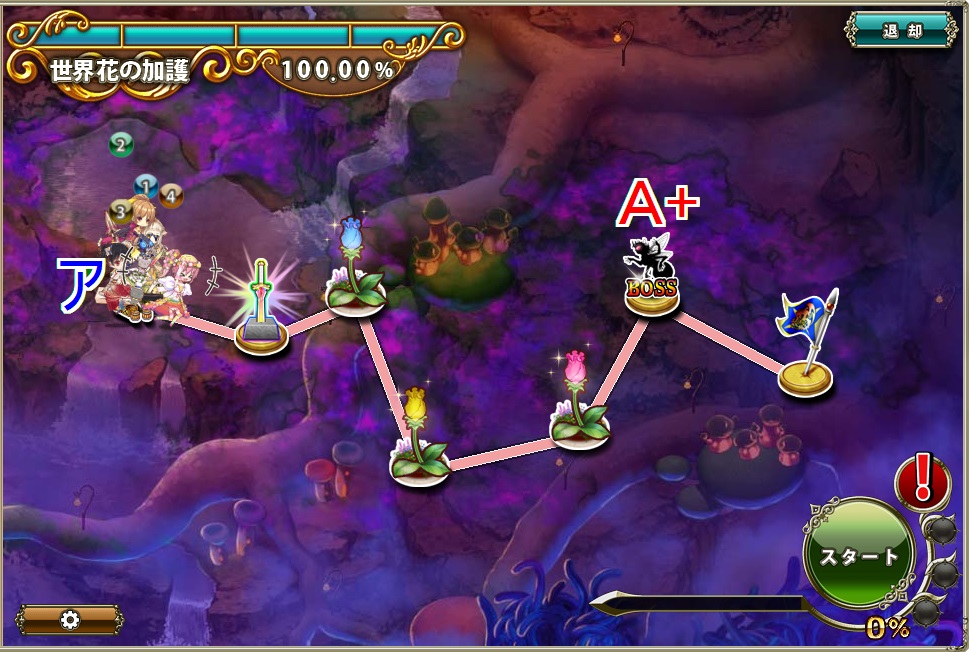Screen dimensions: 969x652
Task: Click the green スタート start button
Action: coord(859,555)
